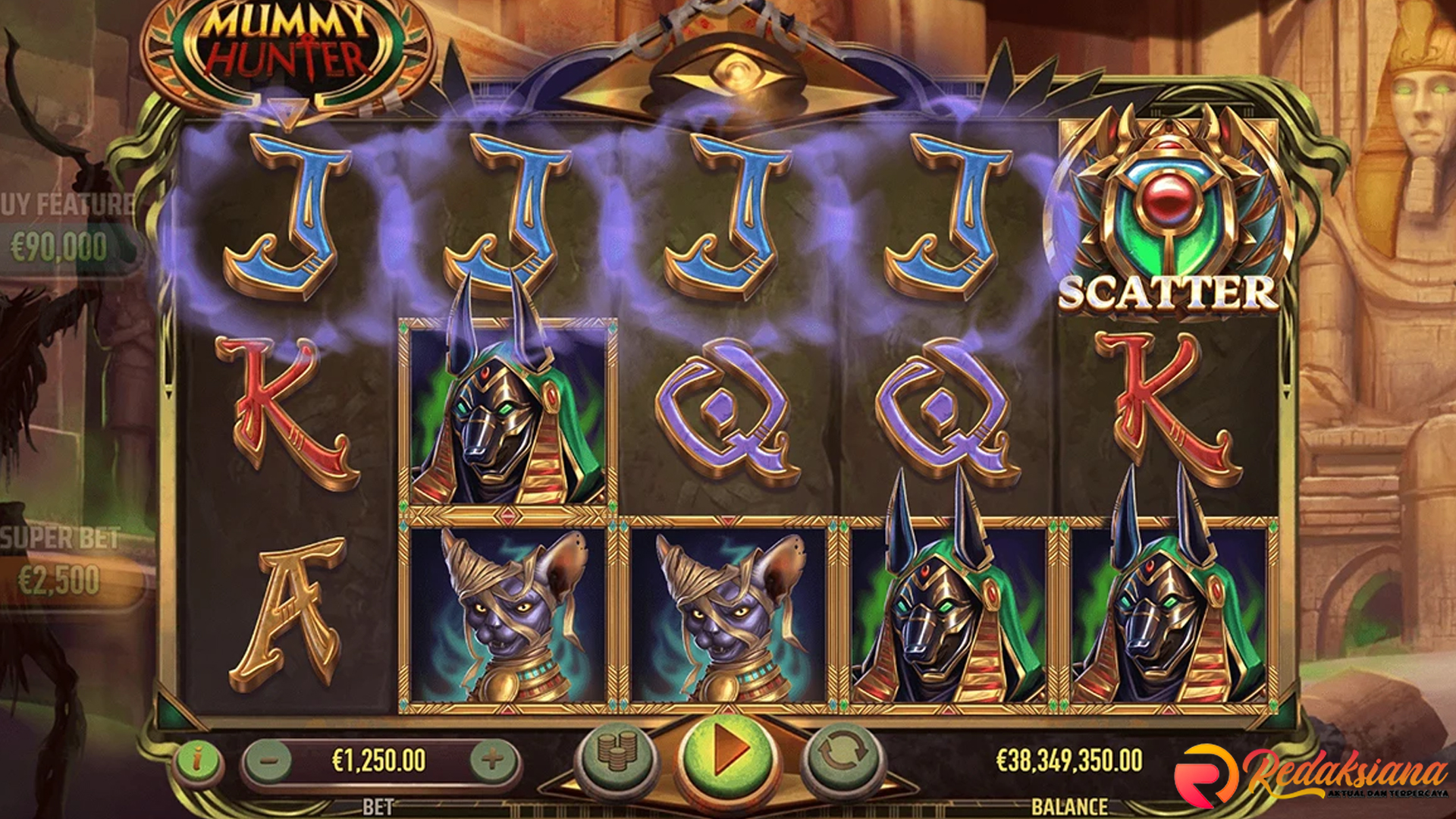Activate the autoplay circular arrows button
The image size is (1456, 819).
[841, 752]
